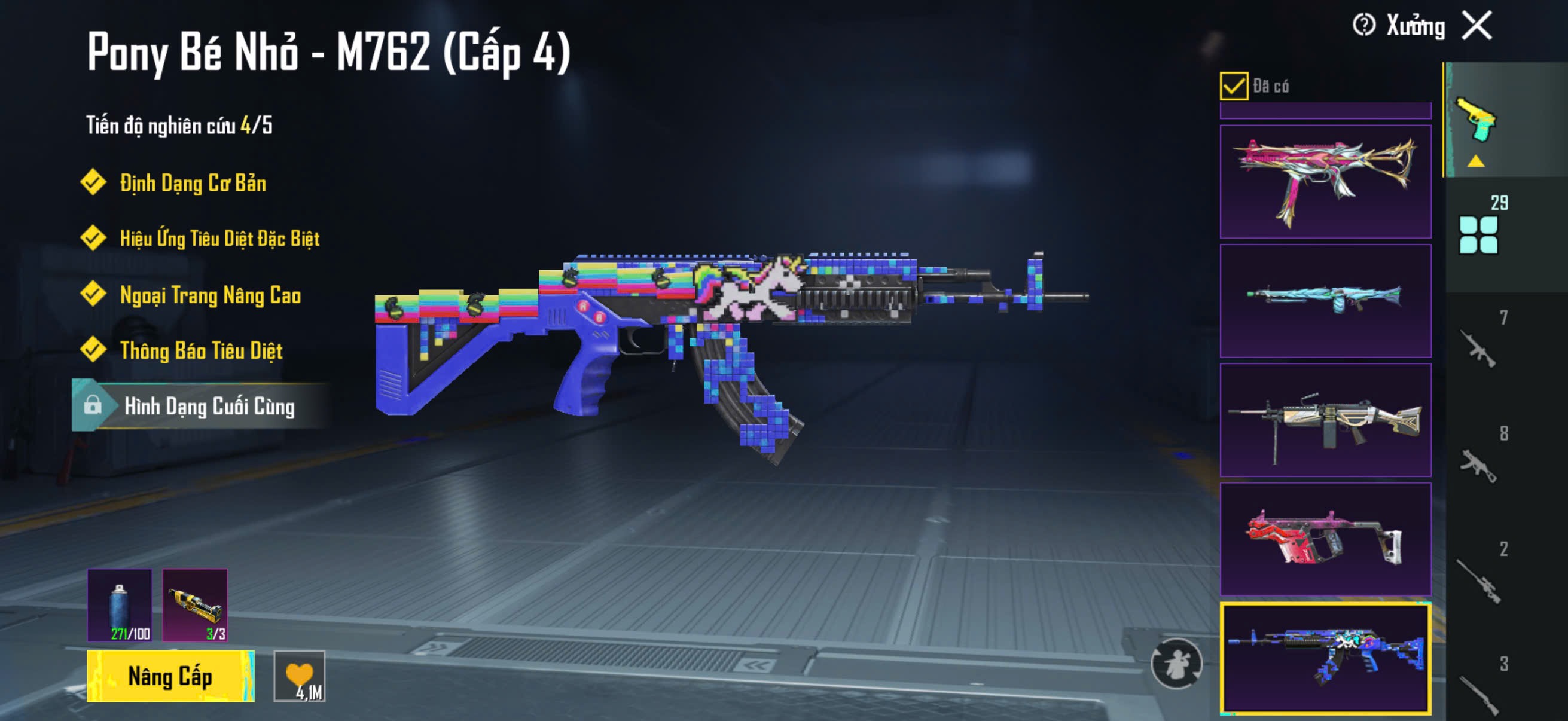Click the heart favorite button
This screenshot has height=721, width=1568.
click(300, 676)
